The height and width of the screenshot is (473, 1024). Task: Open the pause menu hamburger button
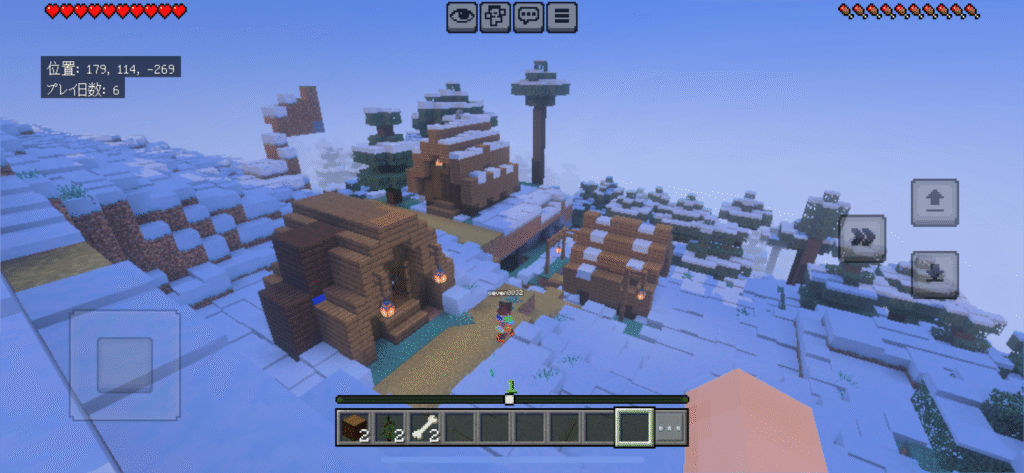coord(563,16)
